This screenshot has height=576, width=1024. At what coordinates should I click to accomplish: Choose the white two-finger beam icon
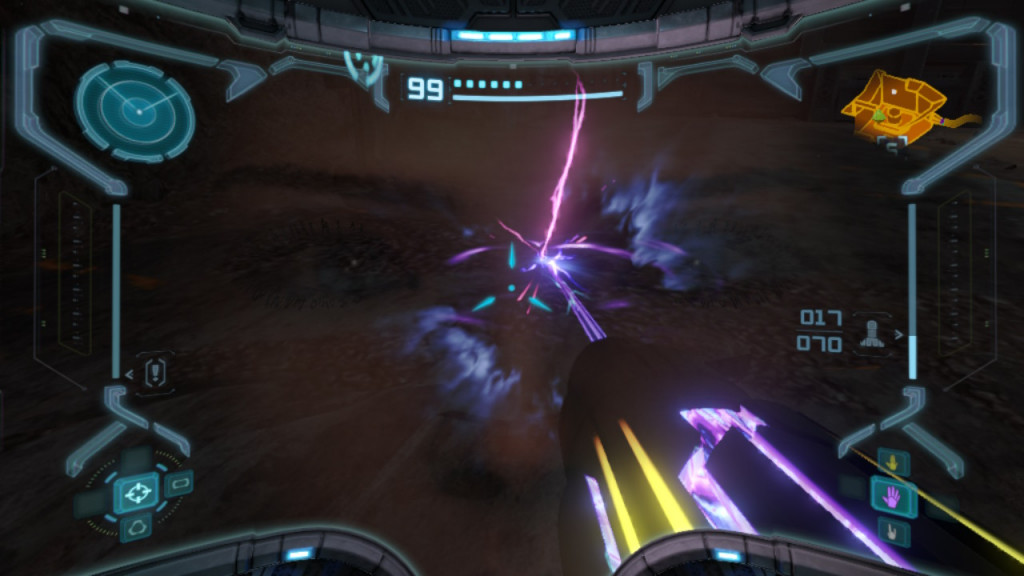point(892,529)
